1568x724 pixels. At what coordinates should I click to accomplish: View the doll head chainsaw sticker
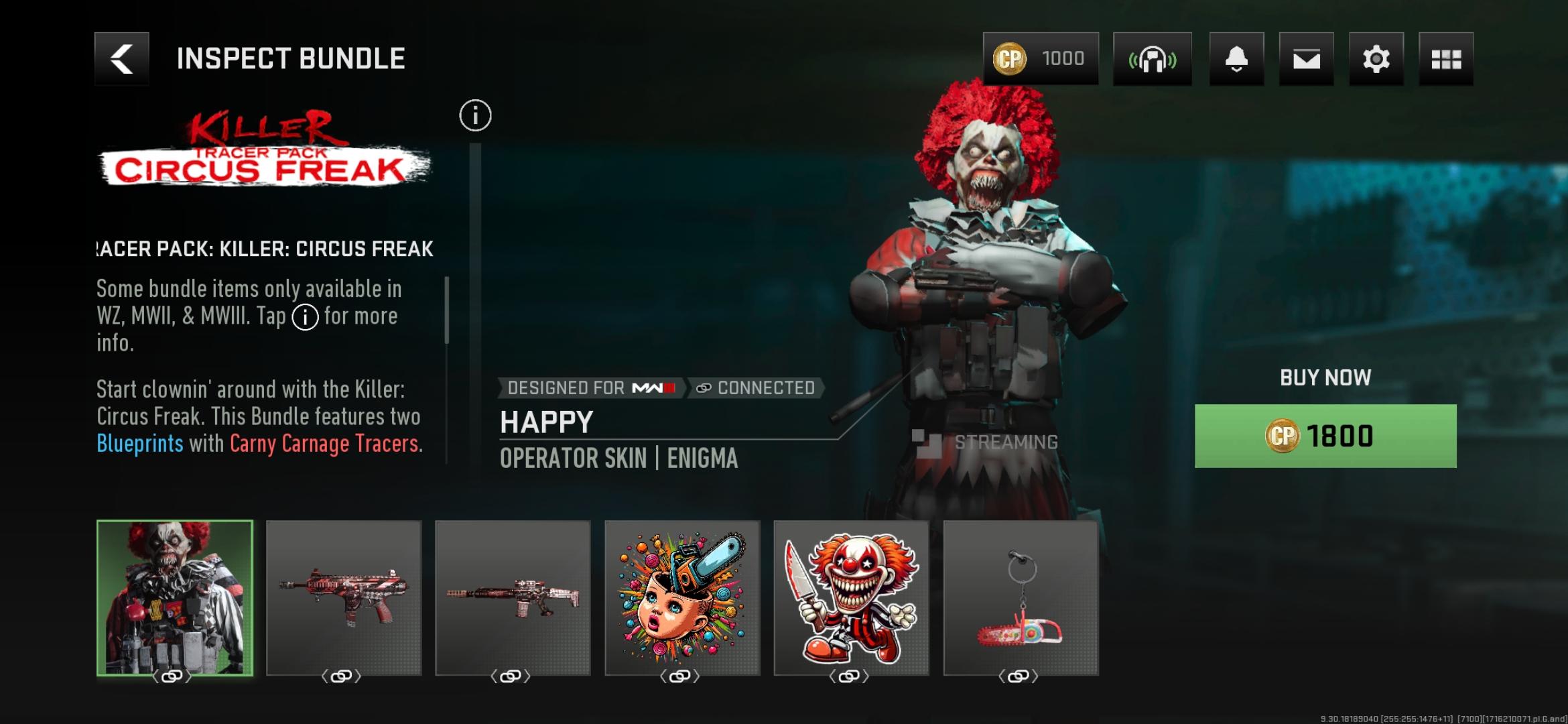pos(682,597)
